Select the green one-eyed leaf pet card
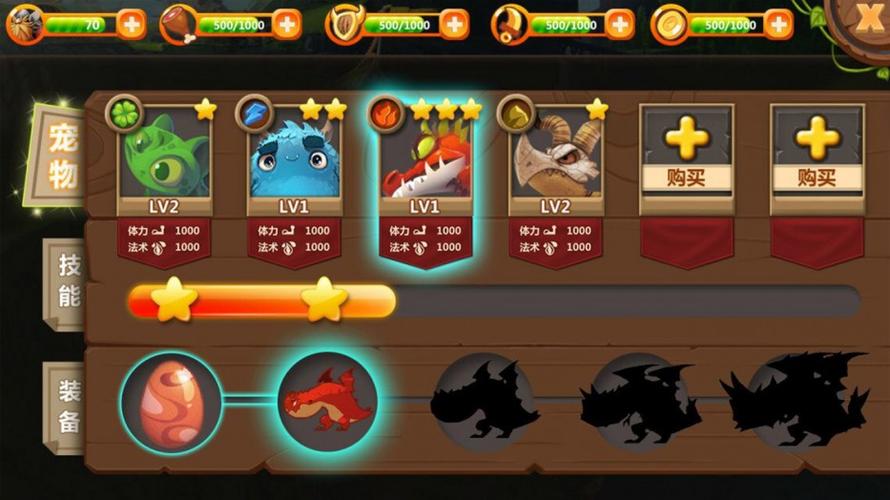The width and height of the screenshot is (890, 500). click(164, 160)
